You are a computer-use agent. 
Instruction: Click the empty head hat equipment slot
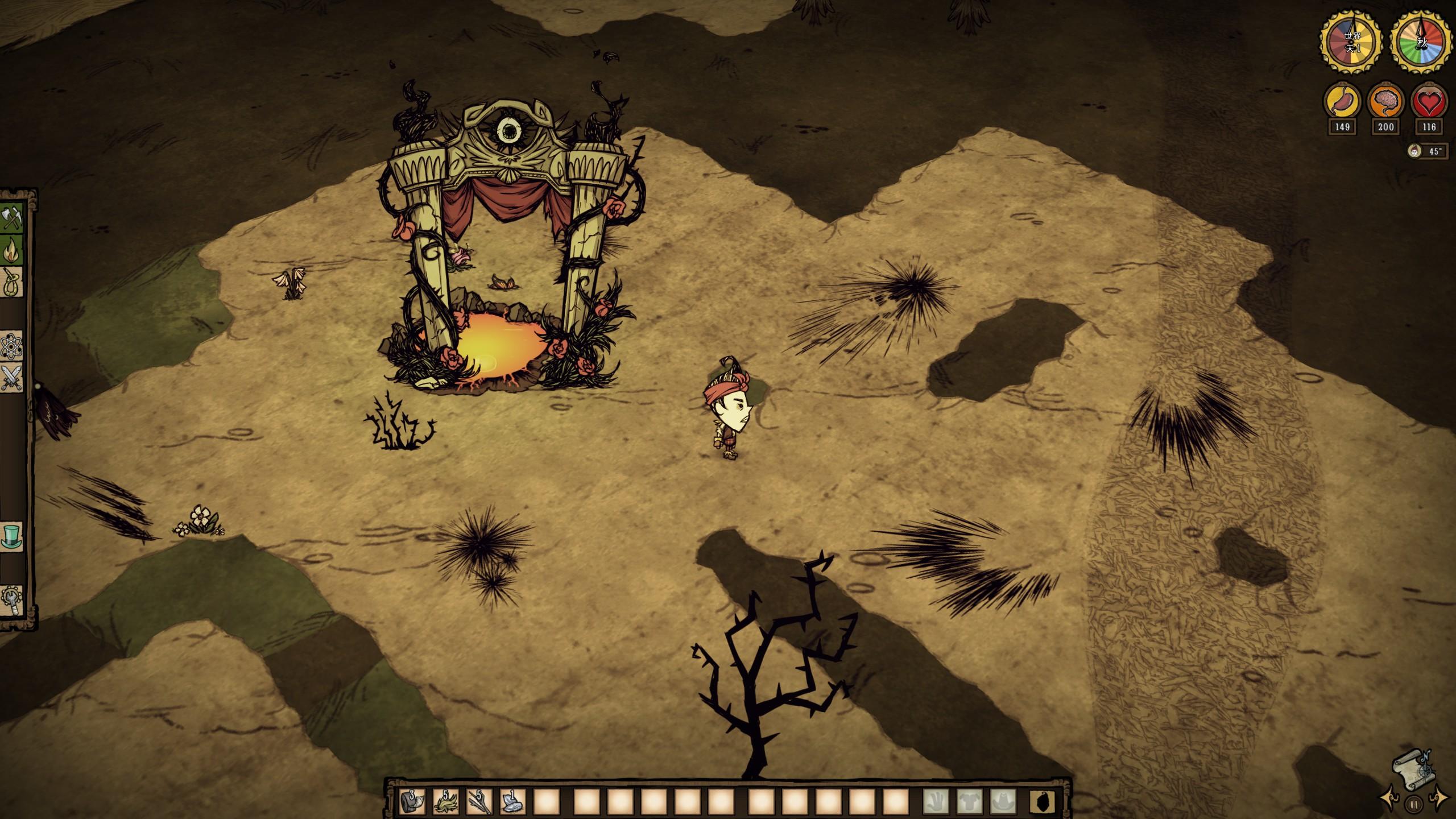click(1004, 802)
